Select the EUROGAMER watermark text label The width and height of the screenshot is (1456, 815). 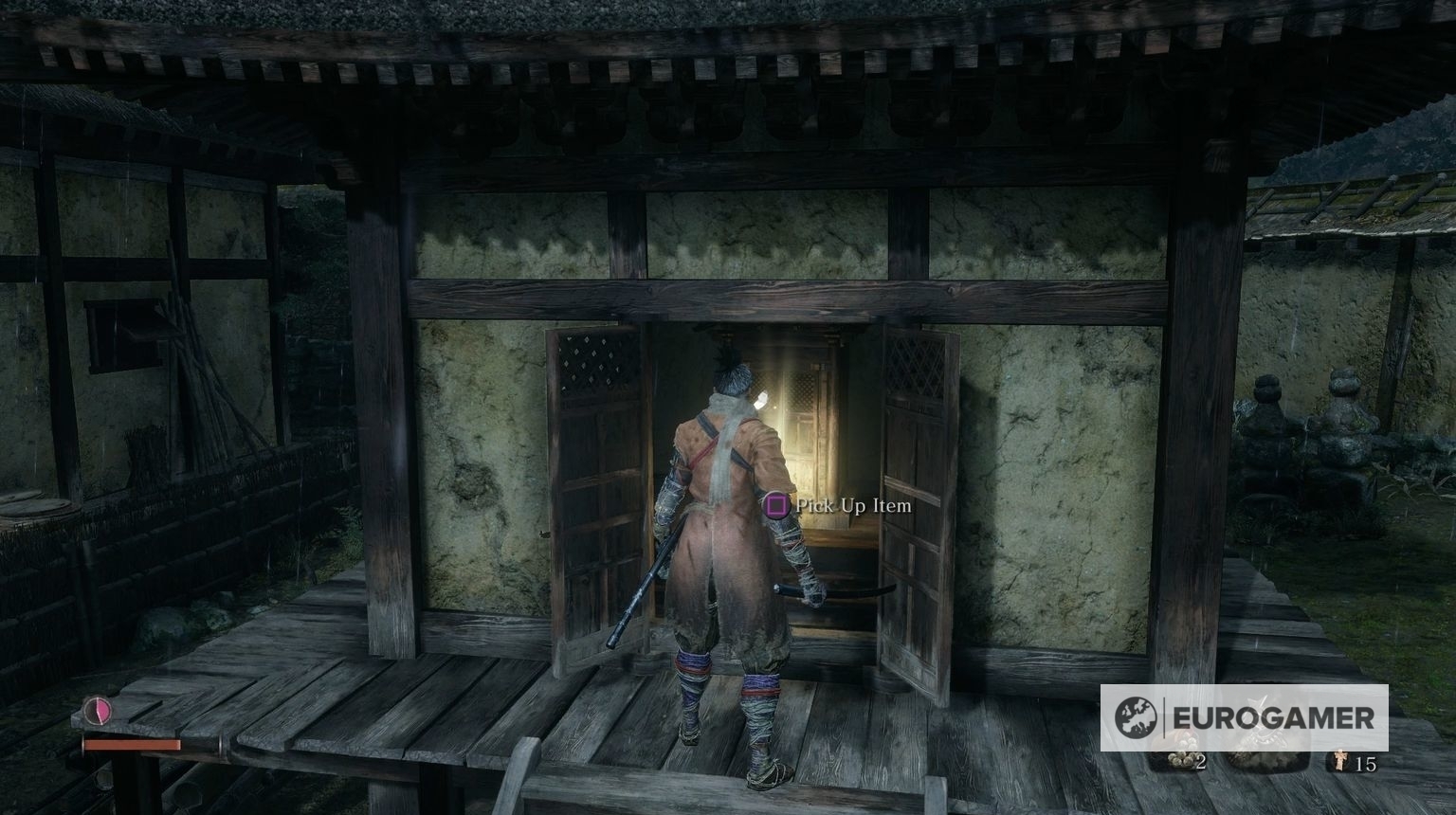coord(1274,715)
